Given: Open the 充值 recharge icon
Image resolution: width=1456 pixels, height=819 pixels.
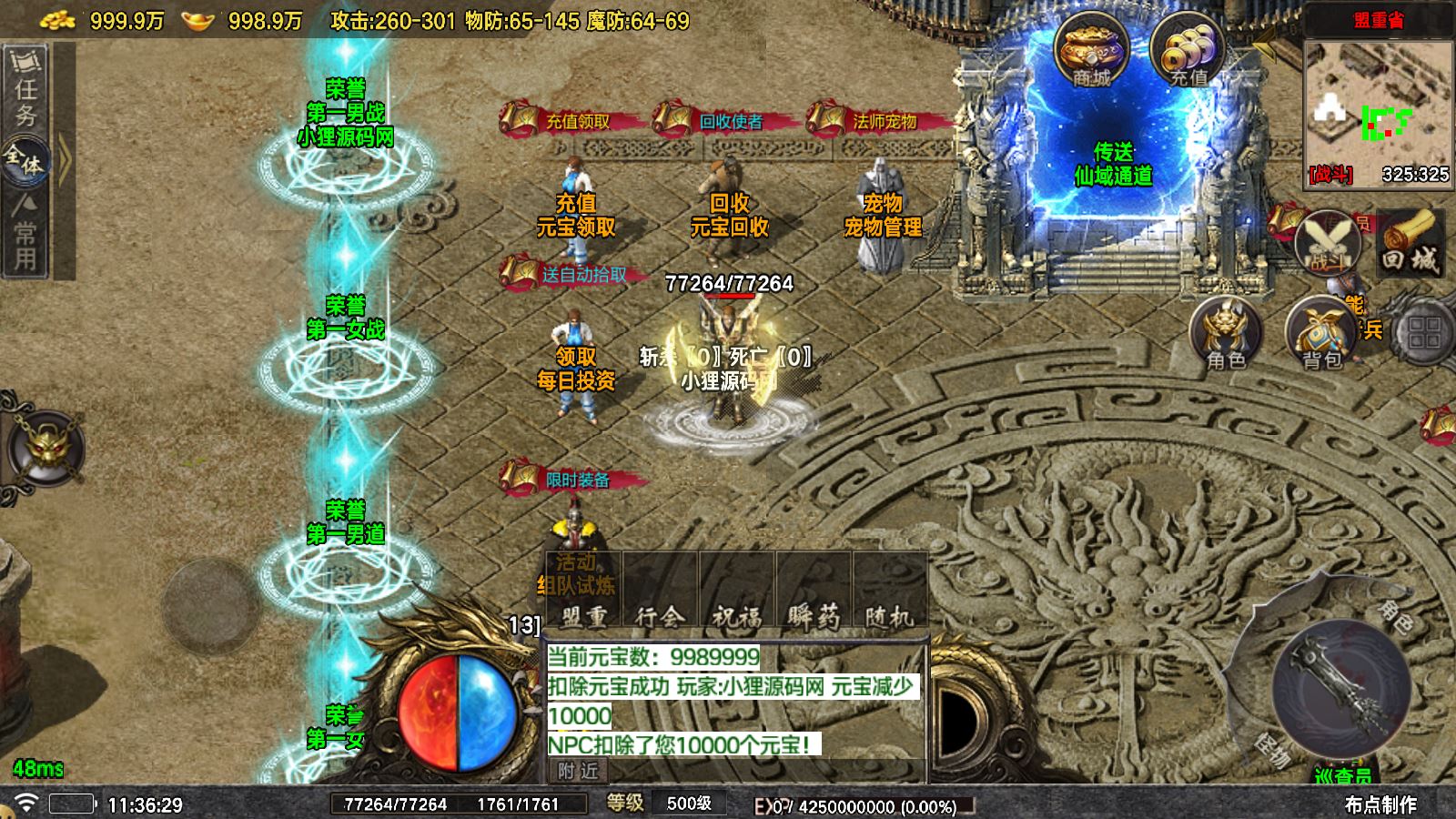Looking at the screenshot, I should [1187, 51].
